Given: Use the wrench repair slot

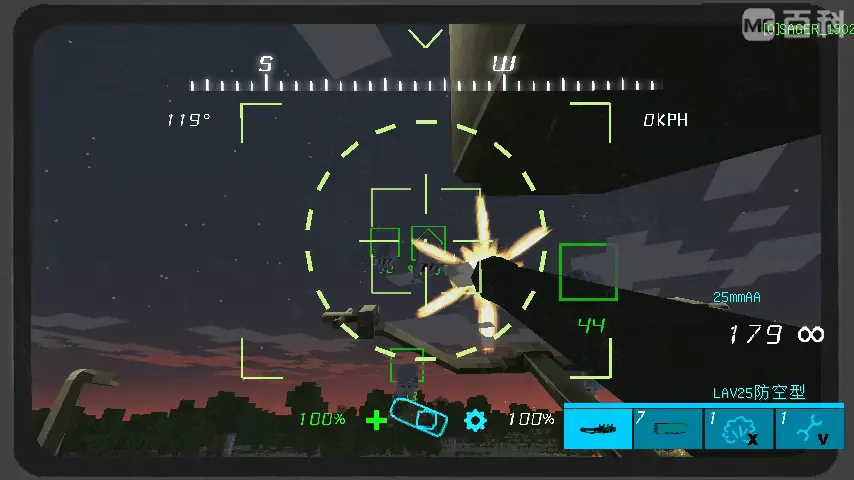Looking at the screenshot, I should 810,428.
